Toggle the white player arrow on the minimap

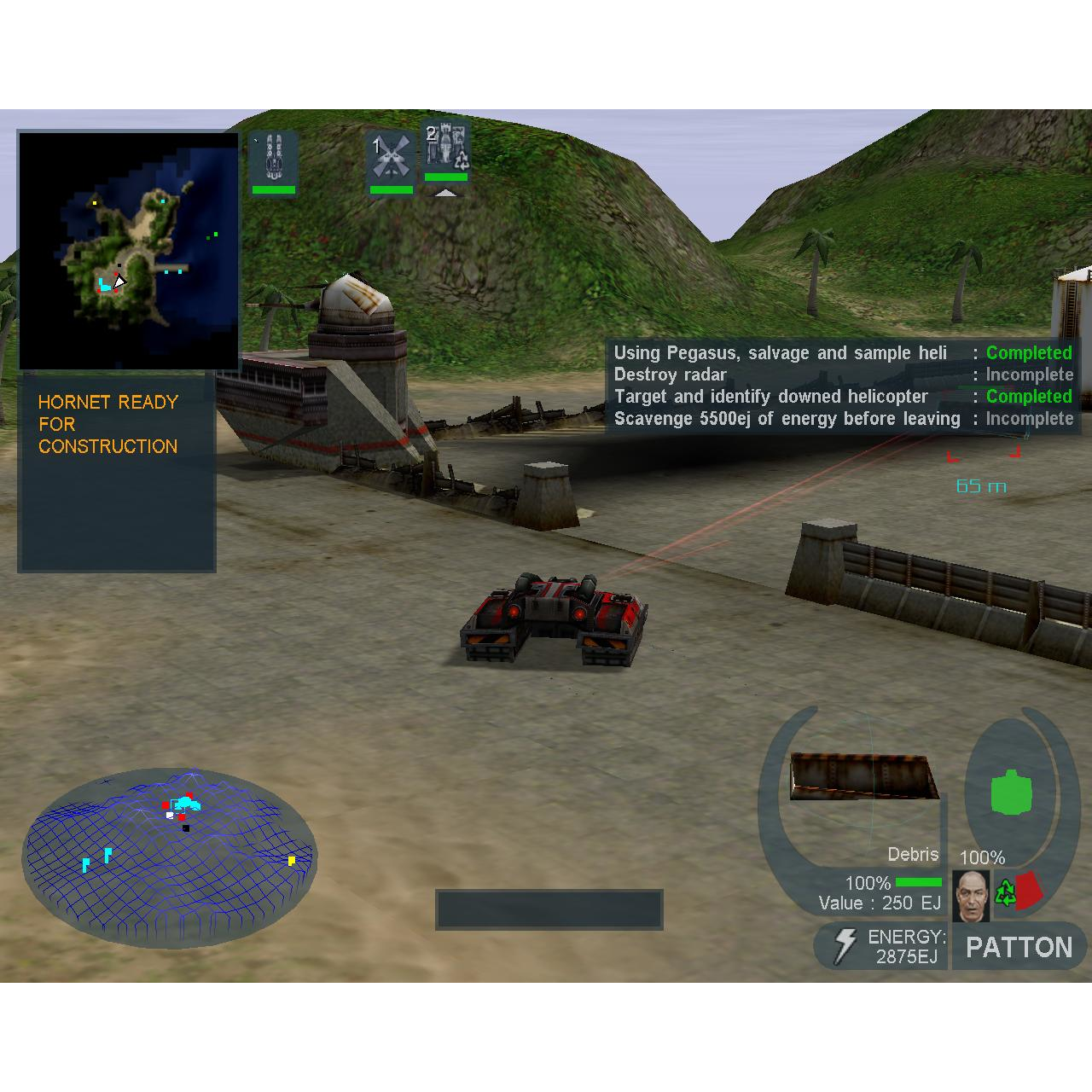(x=119, y=280)
